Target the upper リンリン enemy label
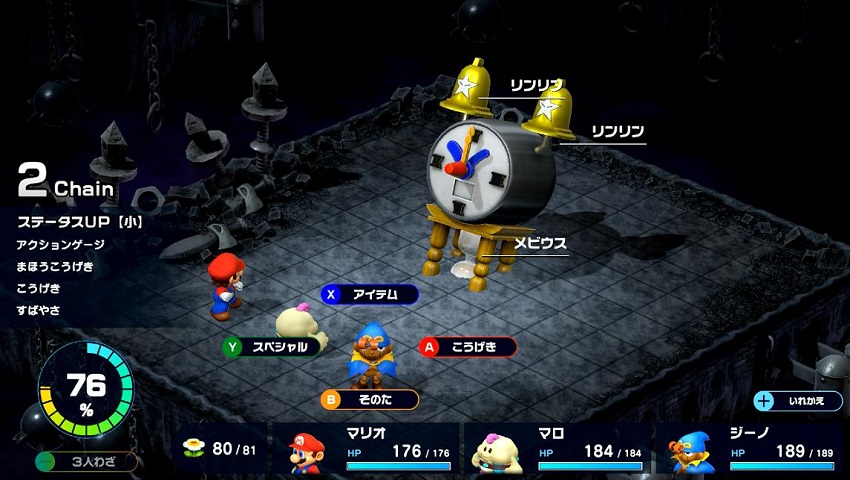Viewport: 850px width, 480px height. click(537, 85)
